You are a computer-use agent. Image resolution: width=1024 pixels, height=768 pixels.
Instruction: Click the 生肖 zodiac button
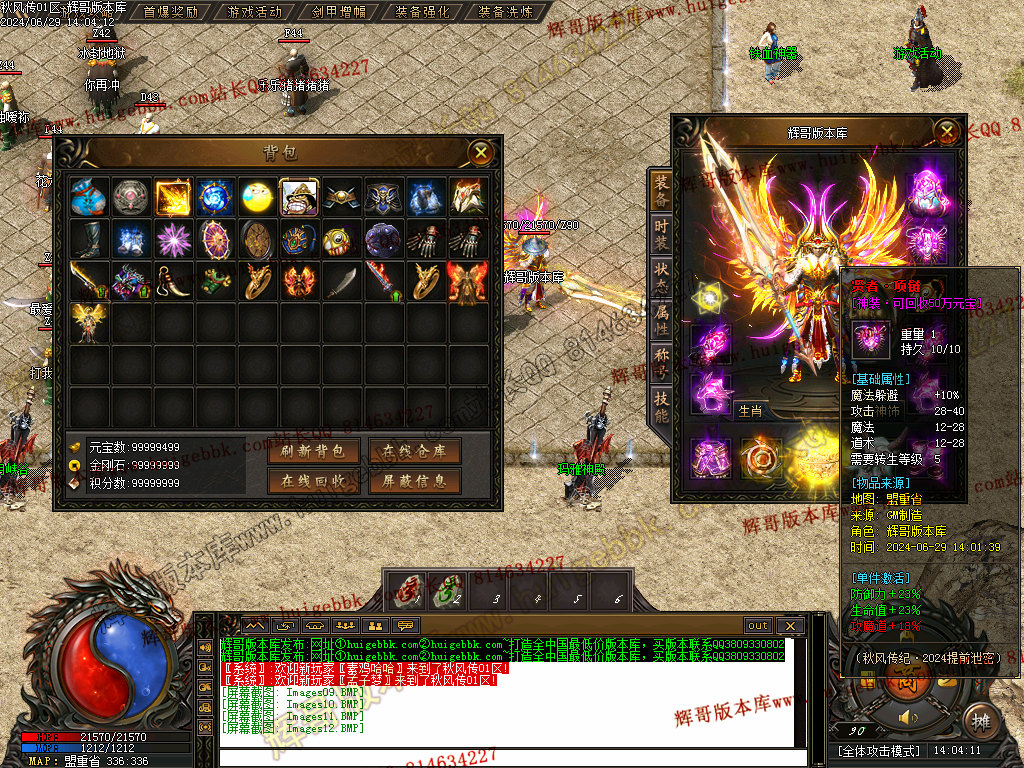tap(749, 410)
